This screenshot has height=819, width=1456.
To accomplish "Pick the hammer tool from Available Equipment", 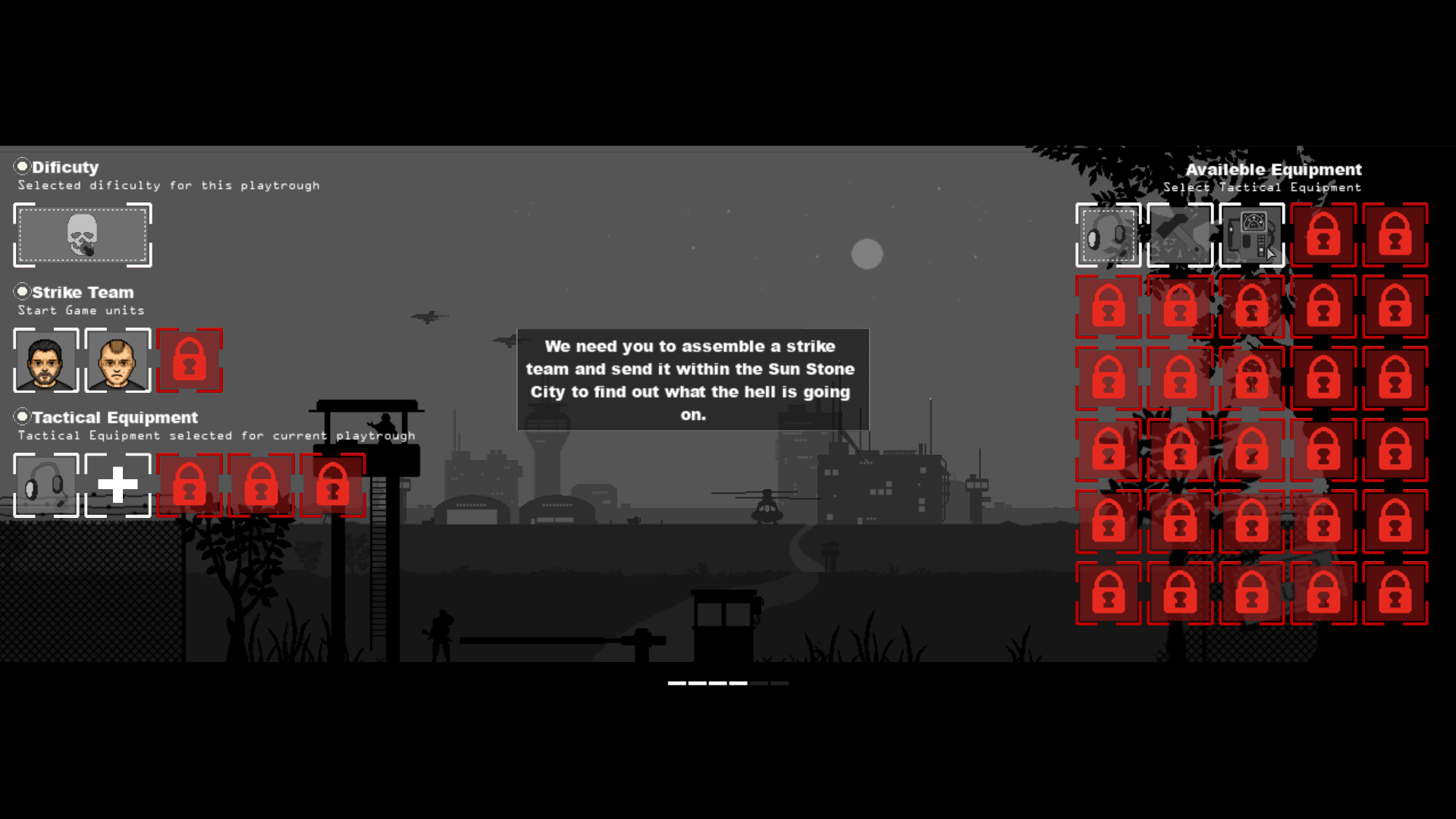I will (1180, 235).
